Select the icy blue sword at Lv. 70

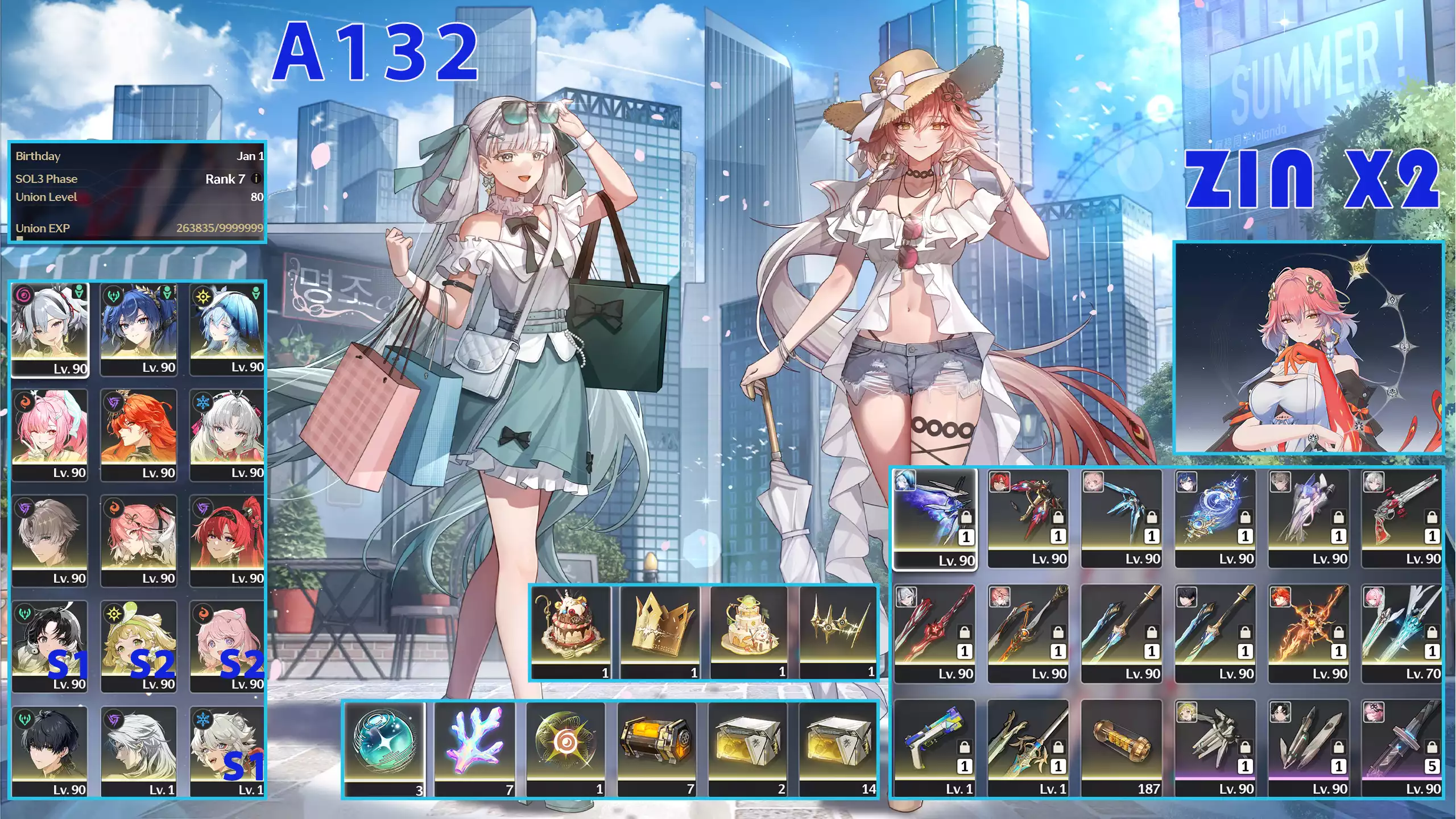pos(1402,633)
